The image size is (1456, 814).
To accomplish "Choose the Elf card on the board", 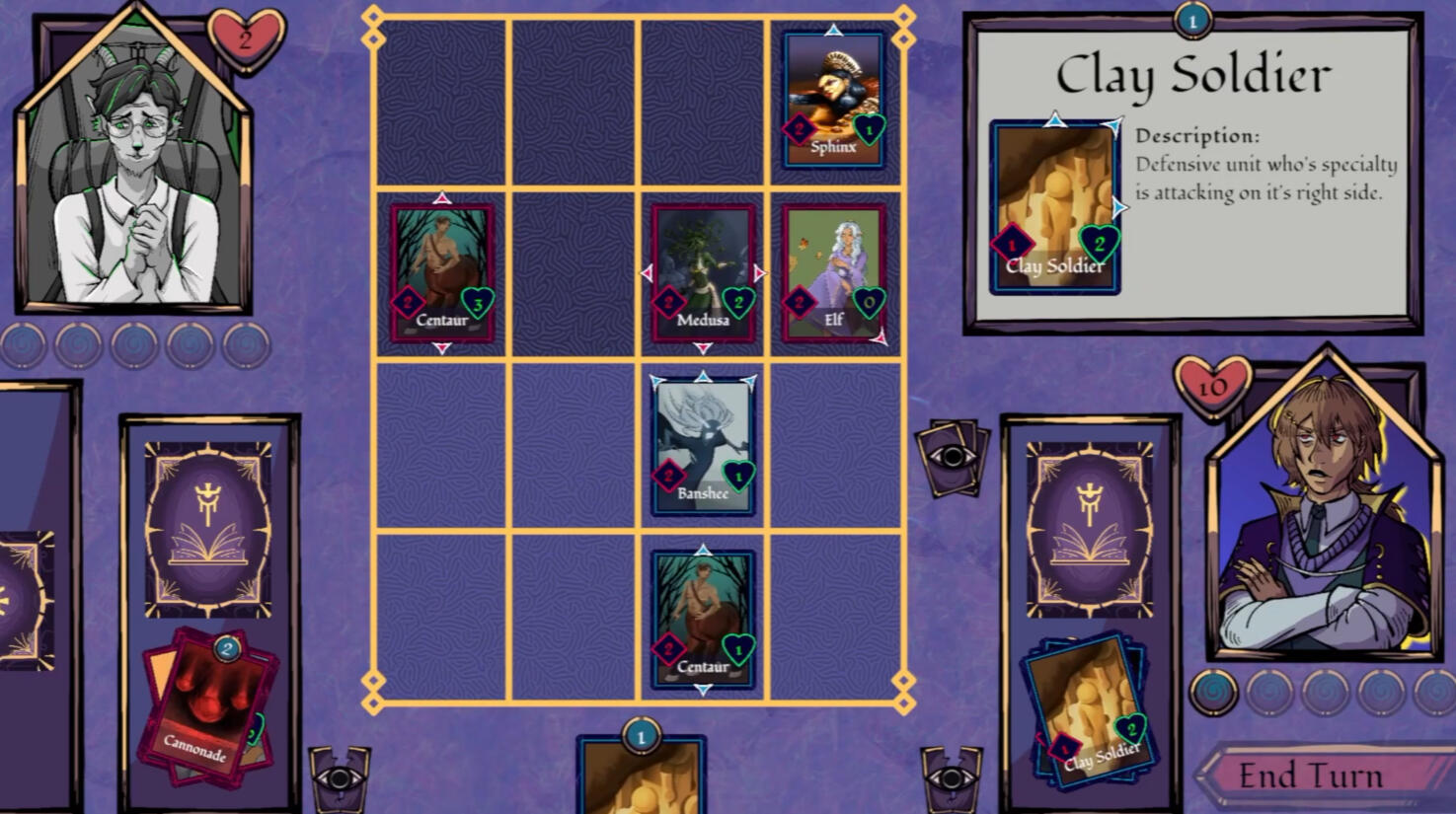I will click(833, 273).
